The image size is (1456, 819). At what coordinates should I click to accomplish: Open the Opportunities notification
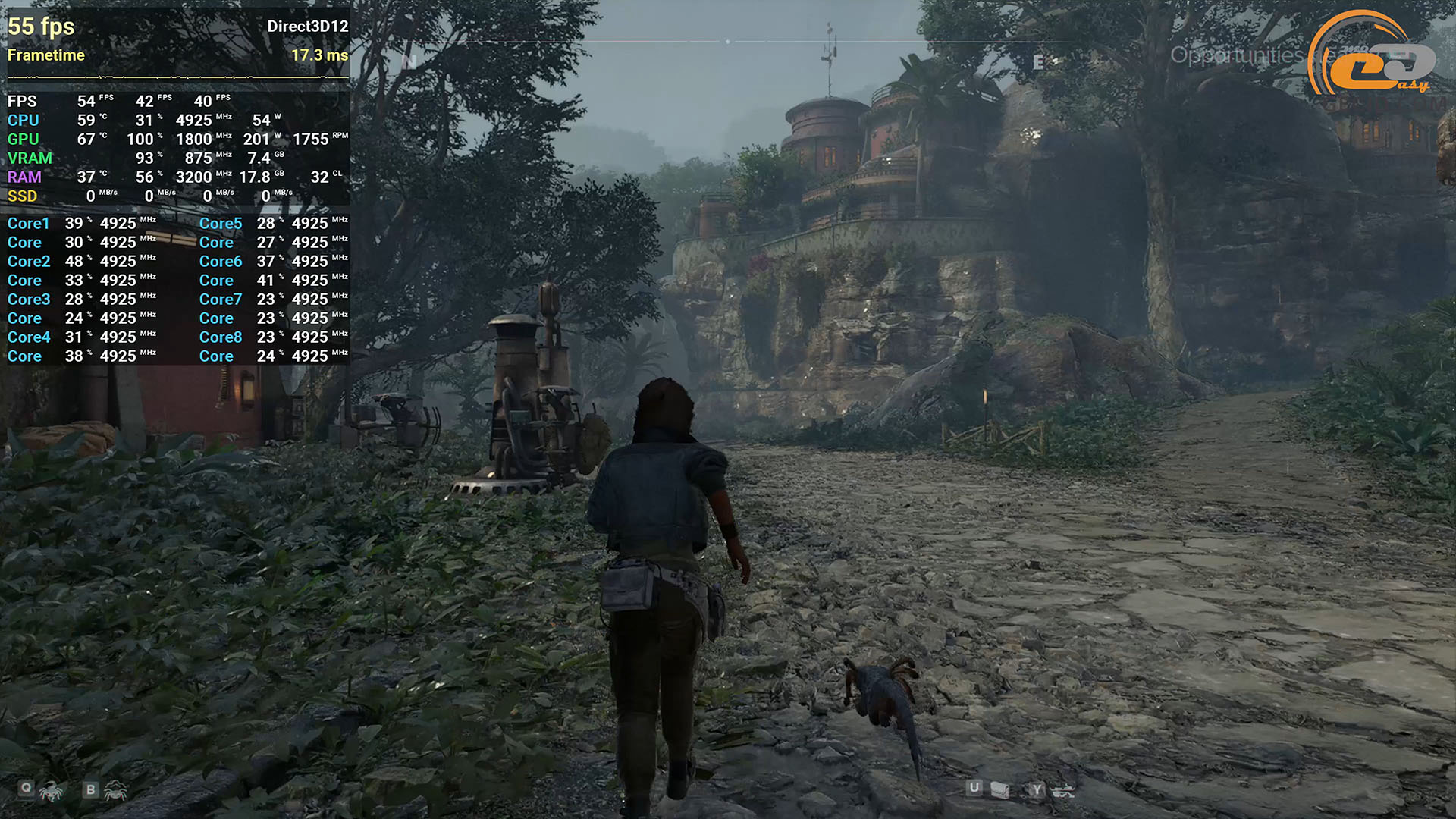pos(1236,55)
